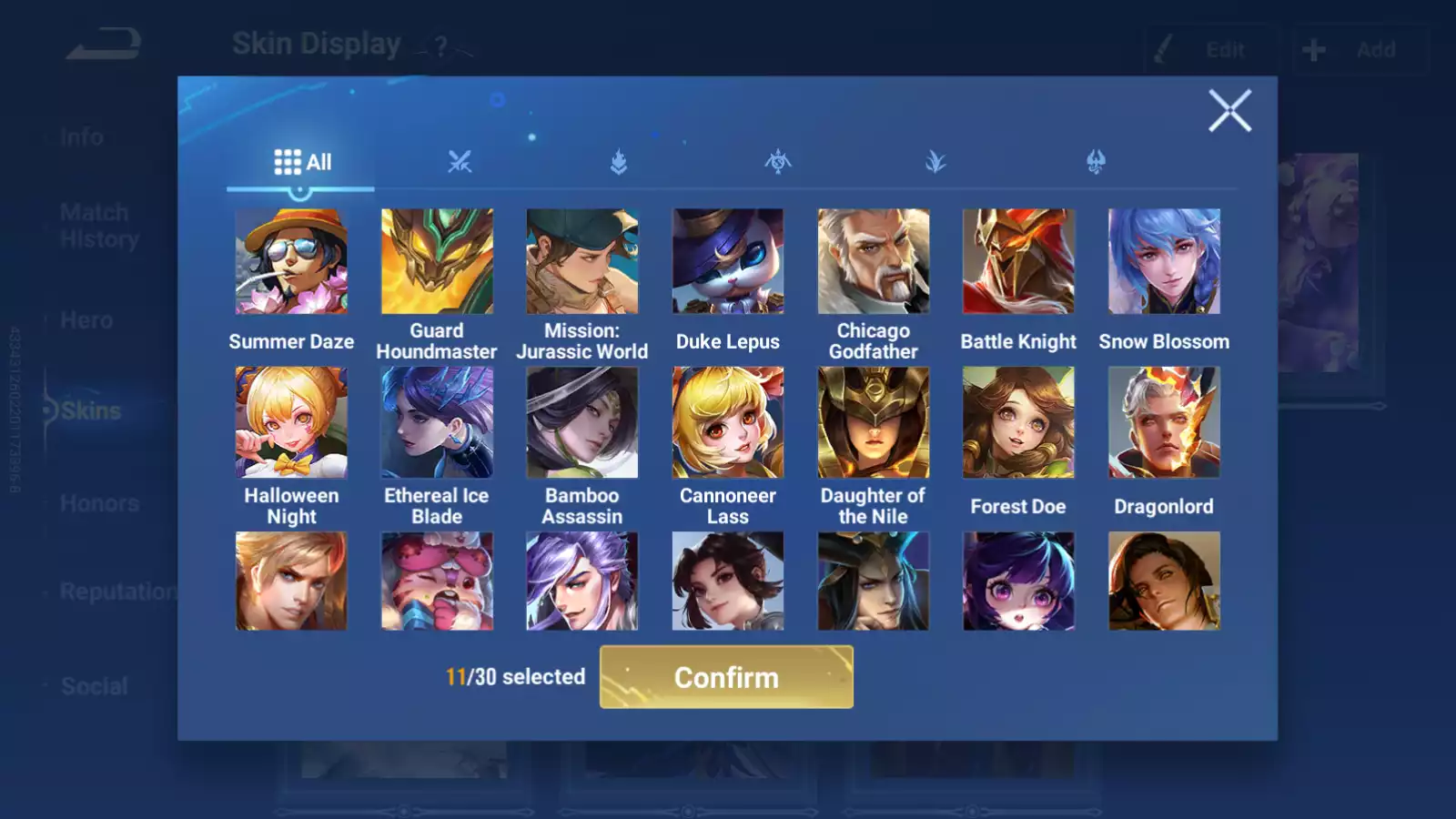Select the Halloween Night skin
Viewport: 1456px width, 819px height.
[291, 422]
